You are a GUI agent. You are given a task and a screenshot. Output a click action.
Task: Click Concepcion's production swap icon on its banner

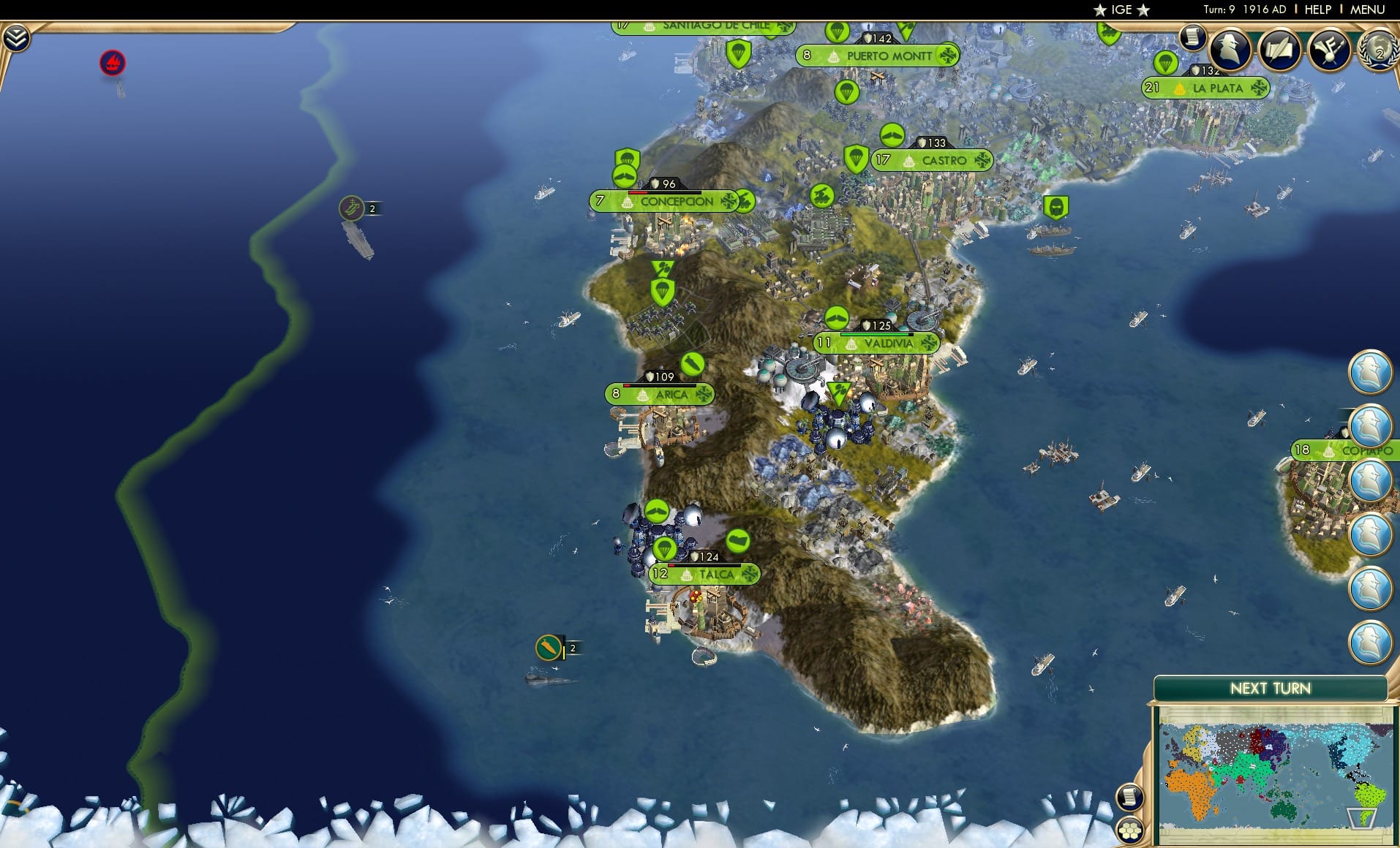pos(727,202)
